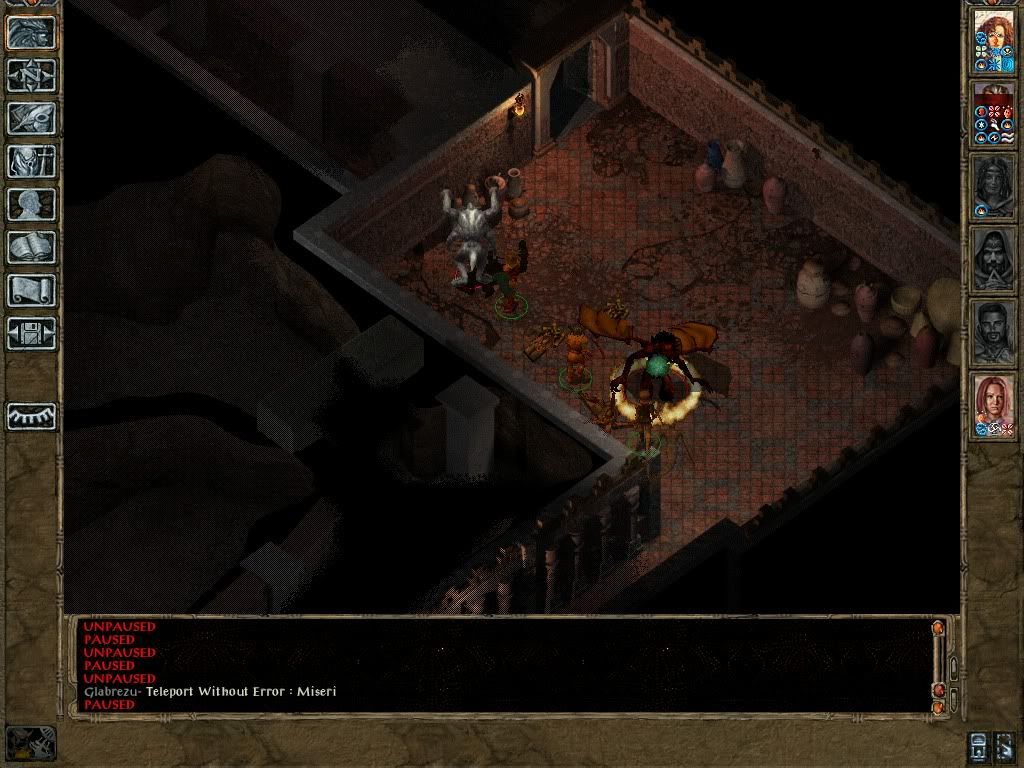This screenshot has width=1024, height=768.
Task: Click the Return to Game button
Action: [31, 32]
